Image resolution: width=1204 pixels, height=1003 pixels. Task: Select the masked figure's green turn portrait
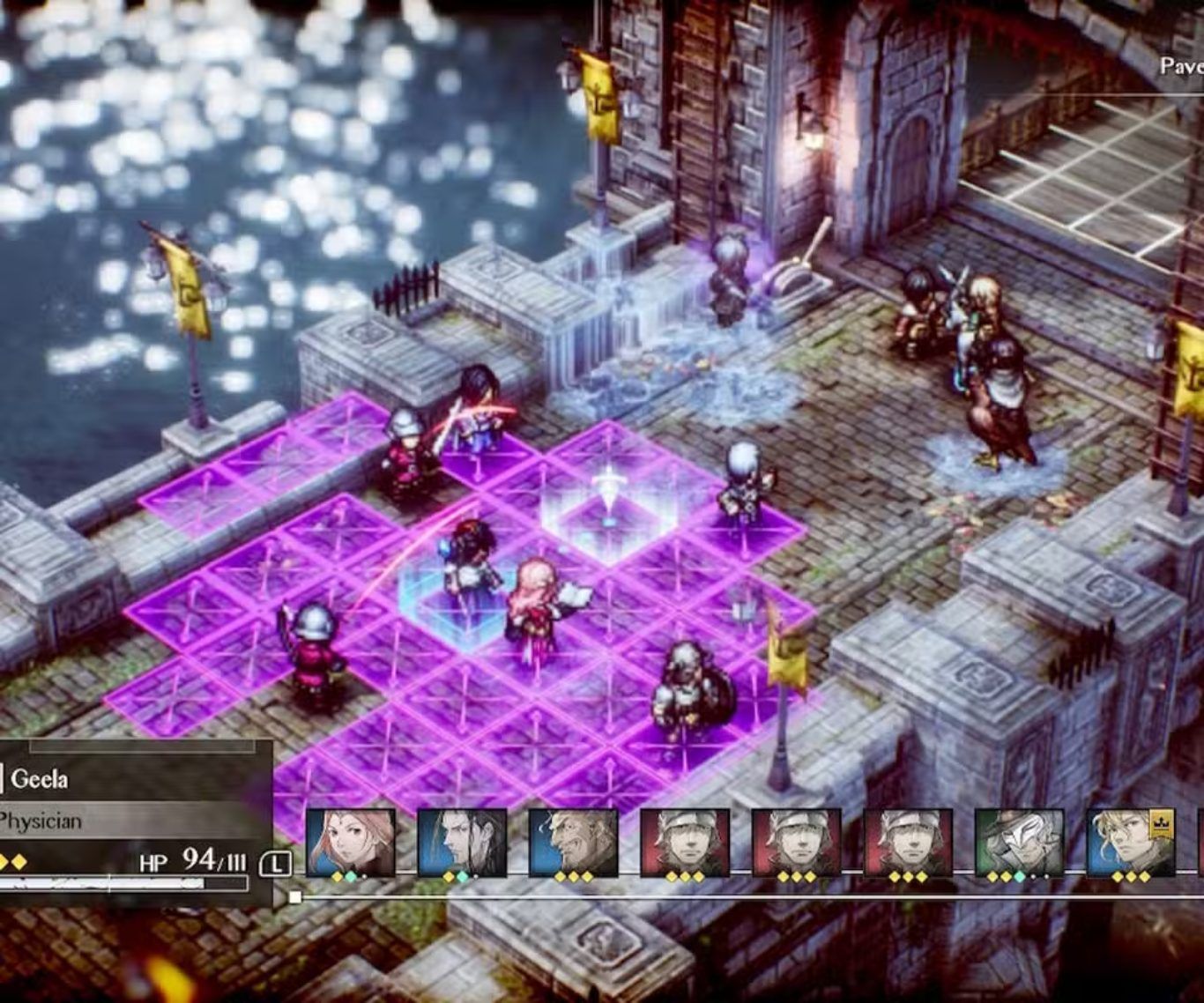coord(1019,842)
